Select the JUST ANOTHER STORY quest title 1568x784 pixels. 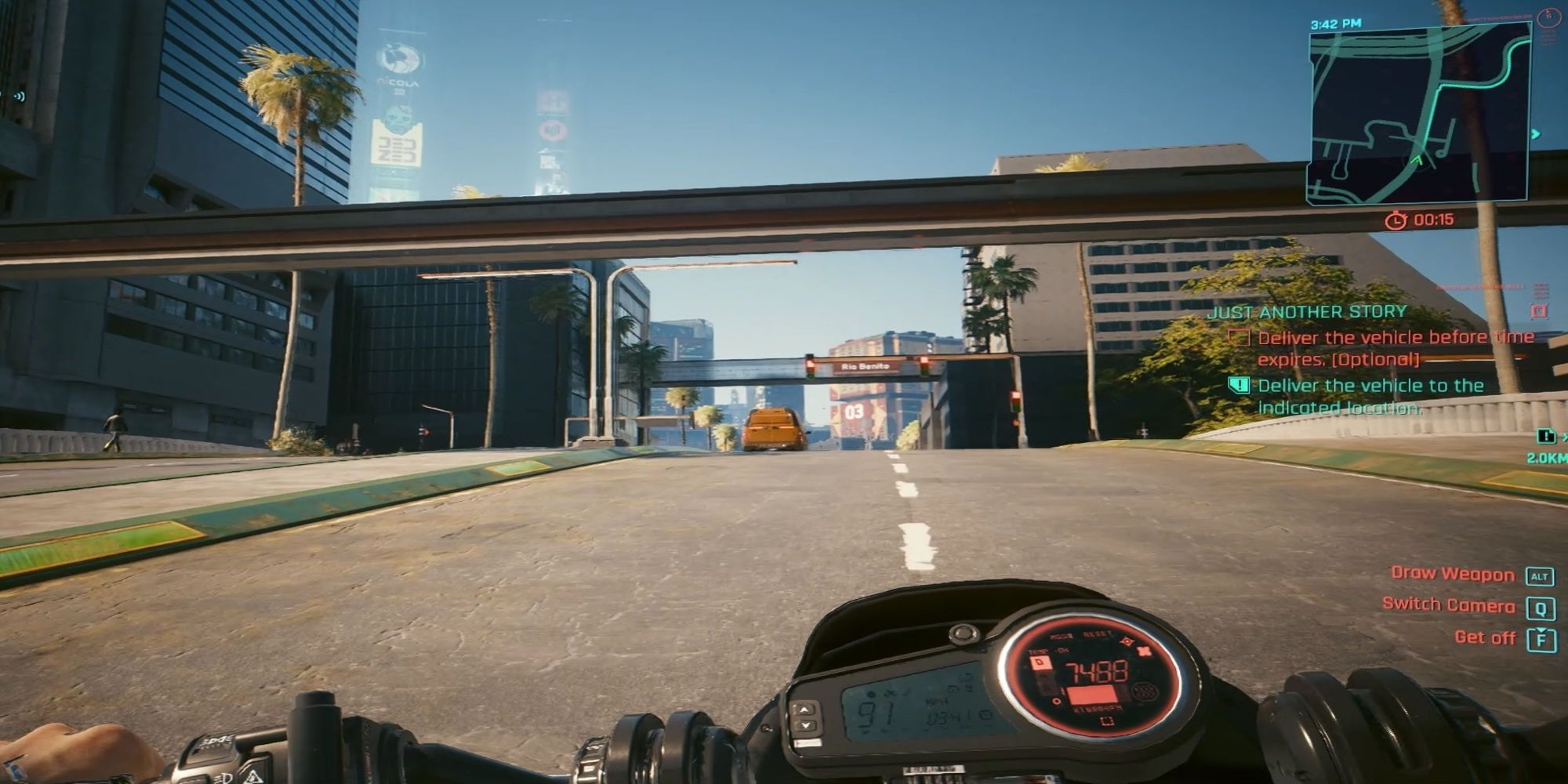(x=1308, y=311)
